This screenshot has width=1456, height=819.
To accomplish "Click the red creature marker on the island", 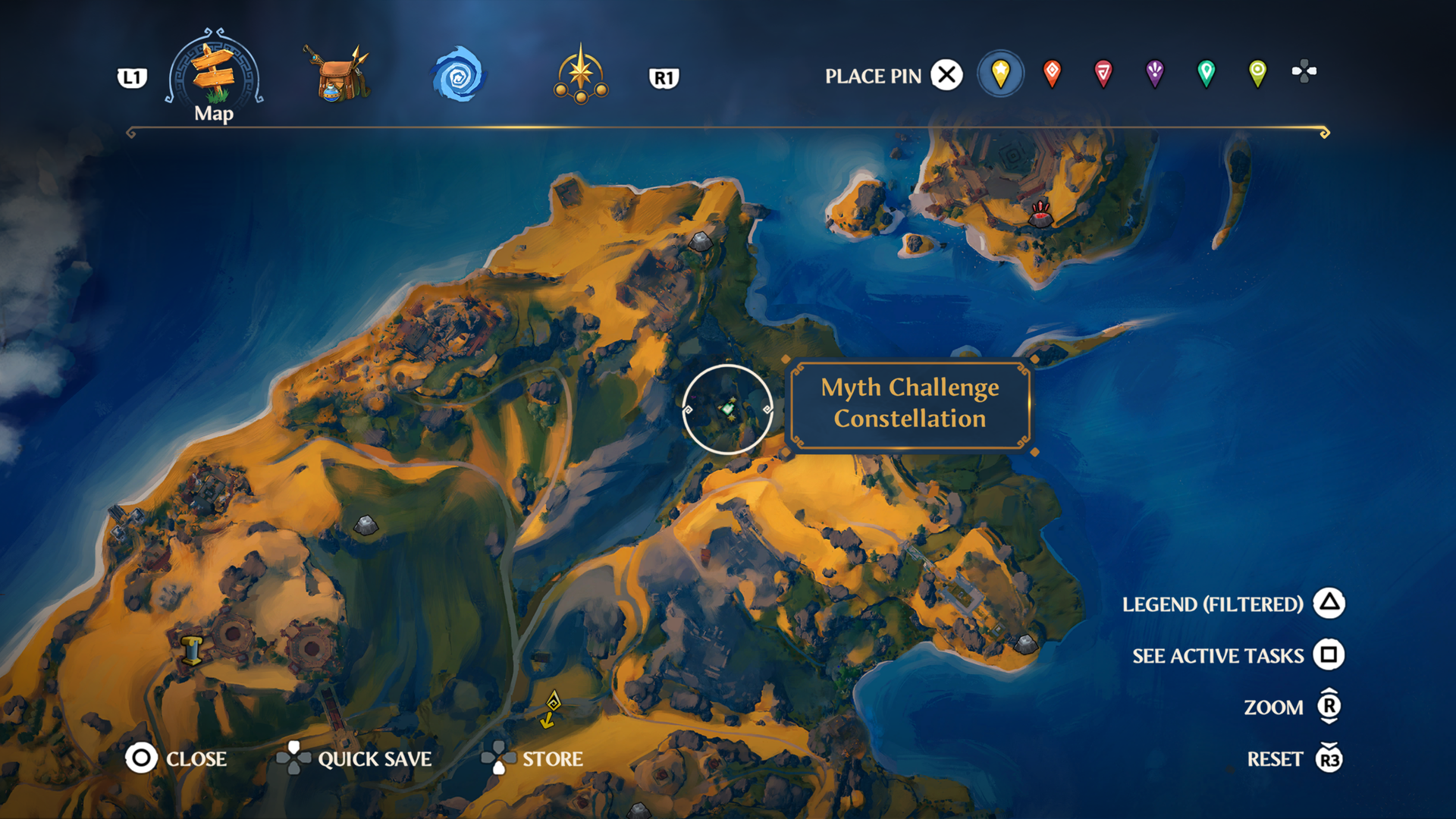I will (1040, 215).
